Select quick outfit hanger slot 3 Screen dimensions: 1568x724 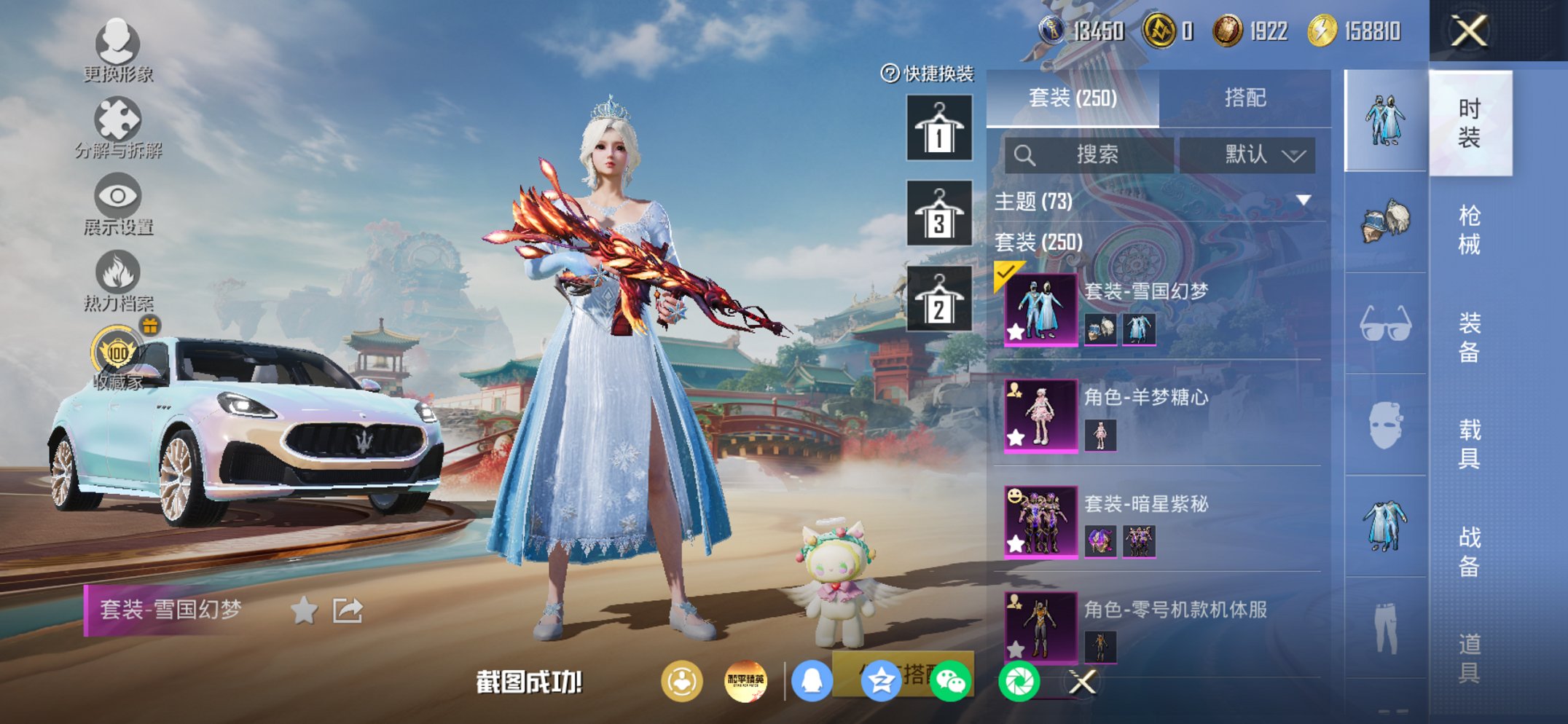(x=938, y=213)
